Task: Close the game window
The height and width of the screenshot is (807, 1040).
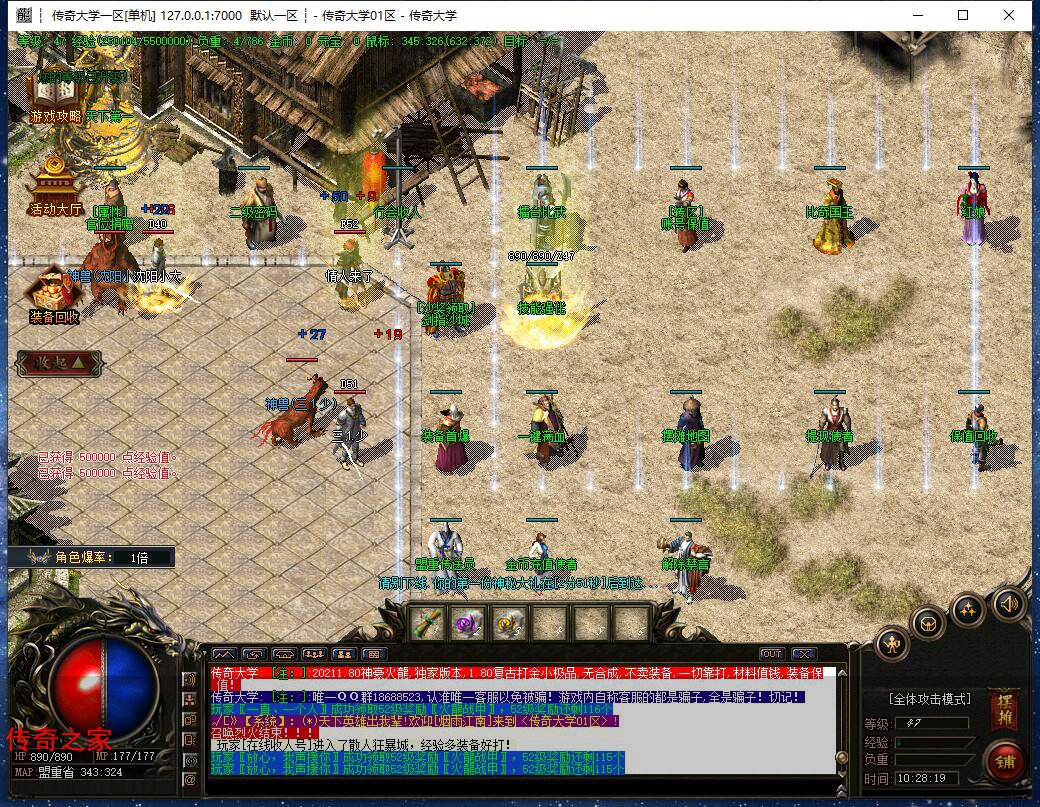Action: click(x=1009, y=15)
